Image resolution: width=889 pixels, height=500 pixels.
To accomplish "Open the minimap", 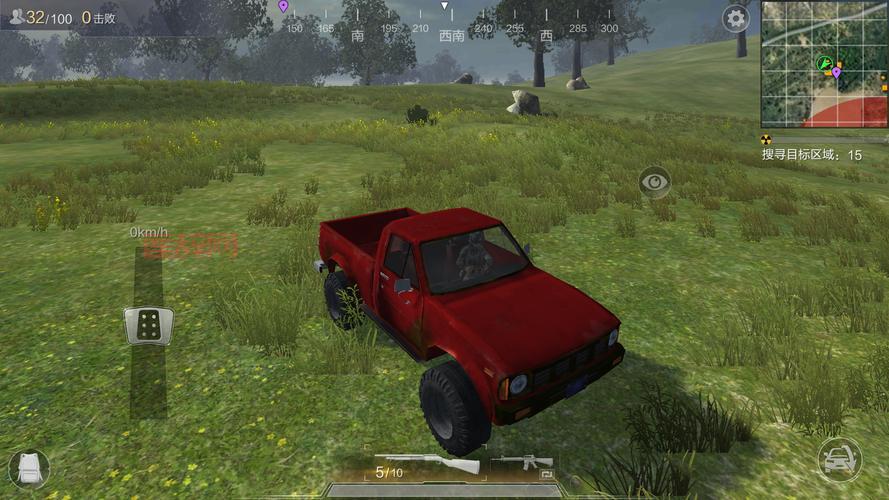I will tap(823, 64).
